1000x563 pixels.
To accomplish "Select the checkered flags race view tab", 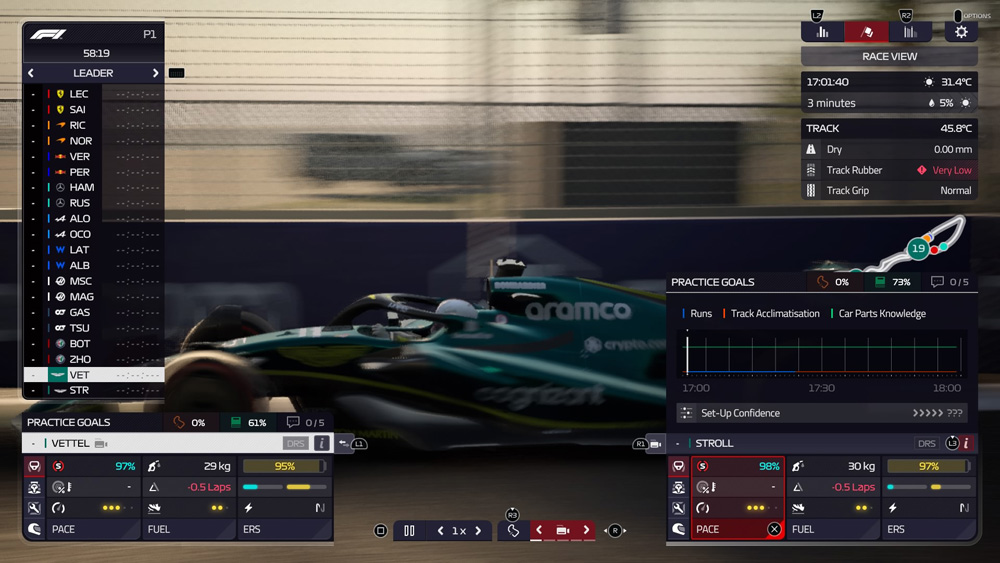I will [866, 32].
